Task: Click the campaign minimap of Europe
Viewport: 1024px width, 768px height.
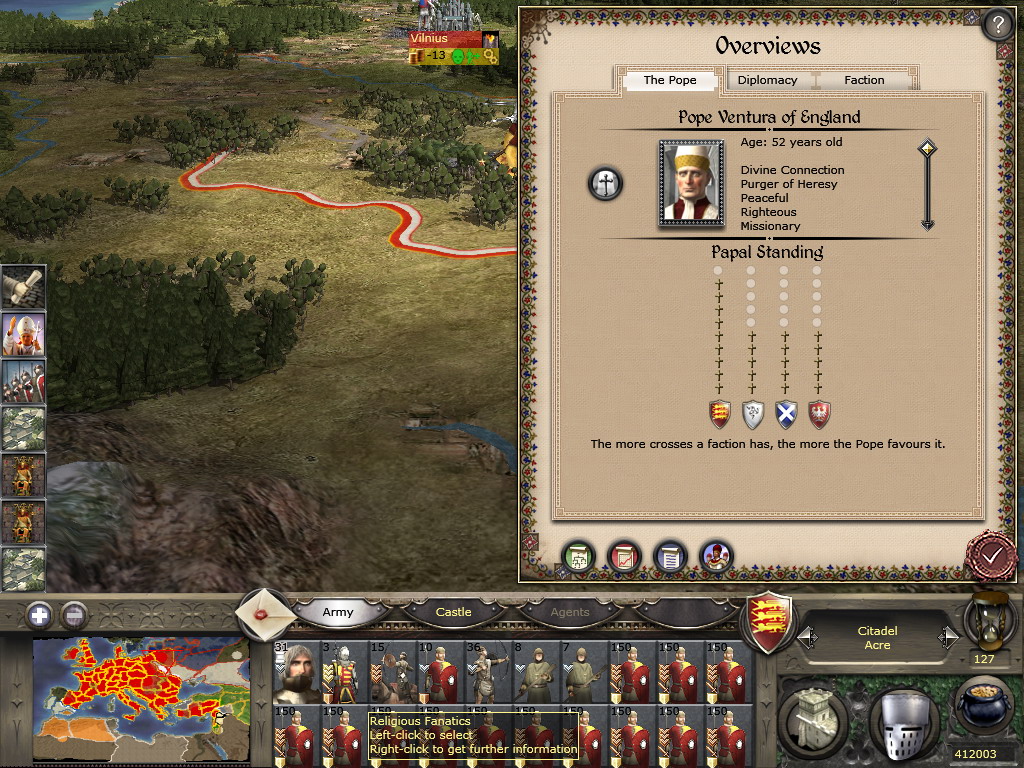Action: pyautogui.click(x=140, y=698)
